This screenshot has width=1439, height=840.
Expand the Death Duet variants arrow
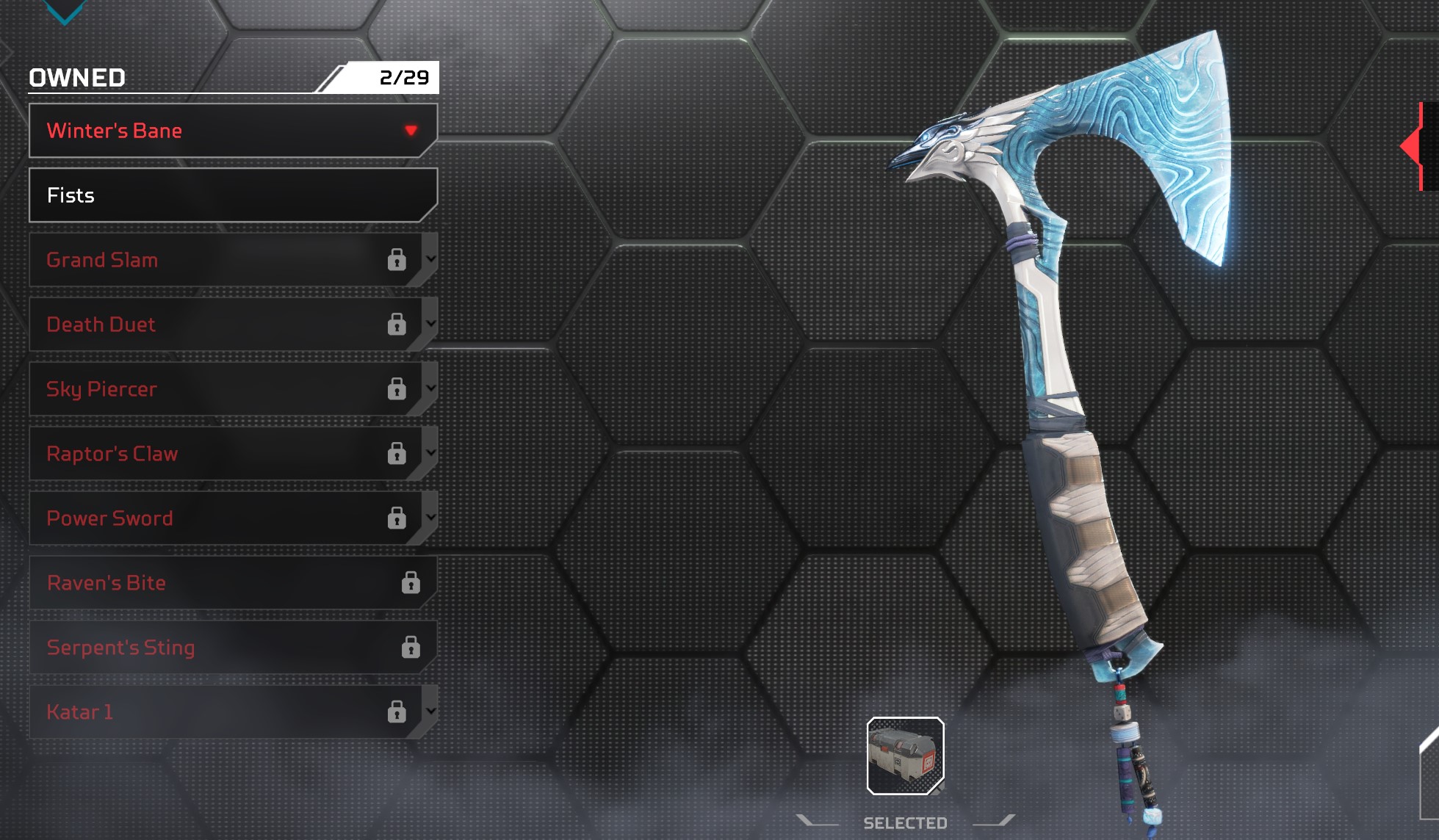(431, 324)
